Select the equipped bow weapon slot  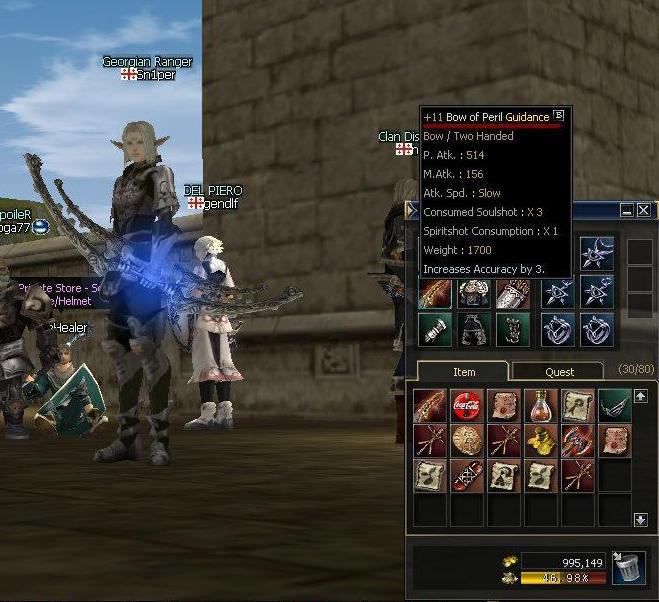[x=435, y=292]
